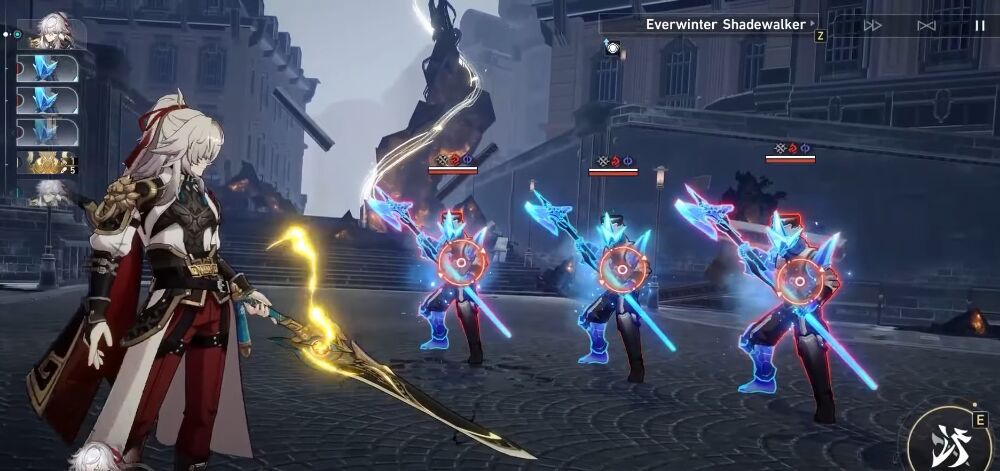Select the golden Lightning Lord turn-order entry
The height and width of the screenshot is (471, 1000).
pyautogui.click(x=46, y=162)
